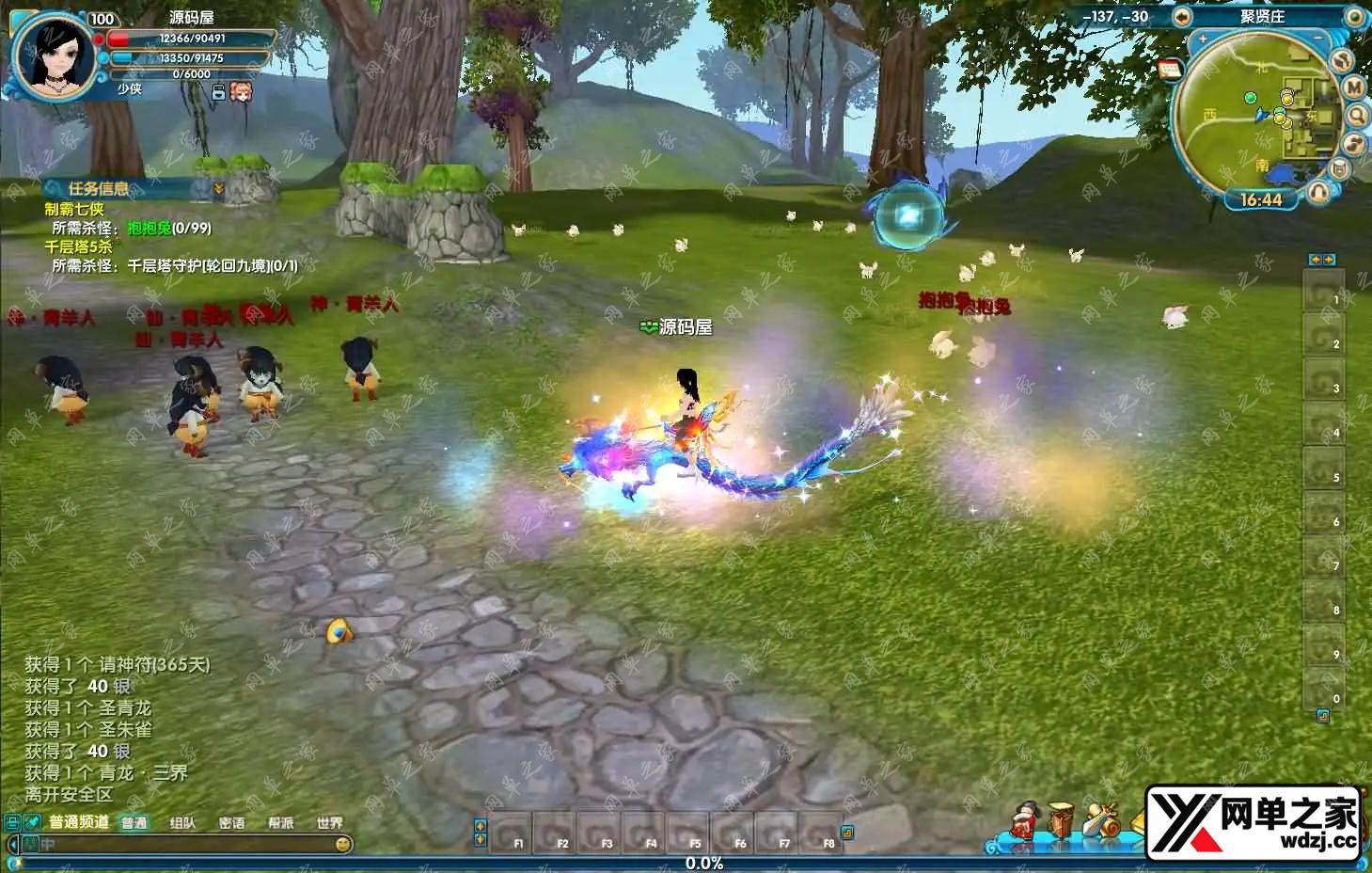Open the world map with the M button
Image resolution: width=1372 pixels, height=873 pixels.
[x=1353, y=87]
